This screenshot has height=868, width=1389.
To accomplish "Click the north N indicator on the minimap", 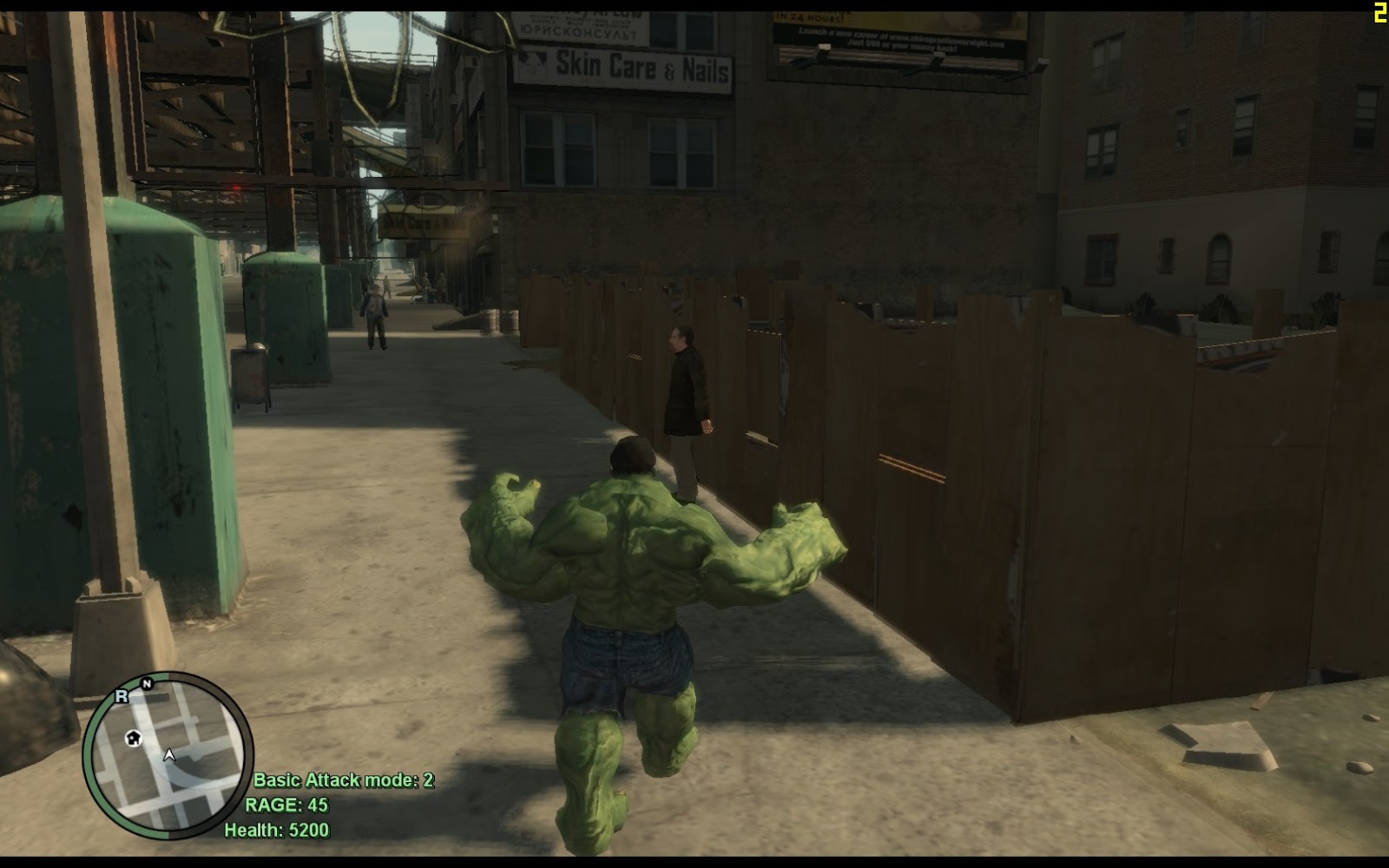I will tap(147, 684).
